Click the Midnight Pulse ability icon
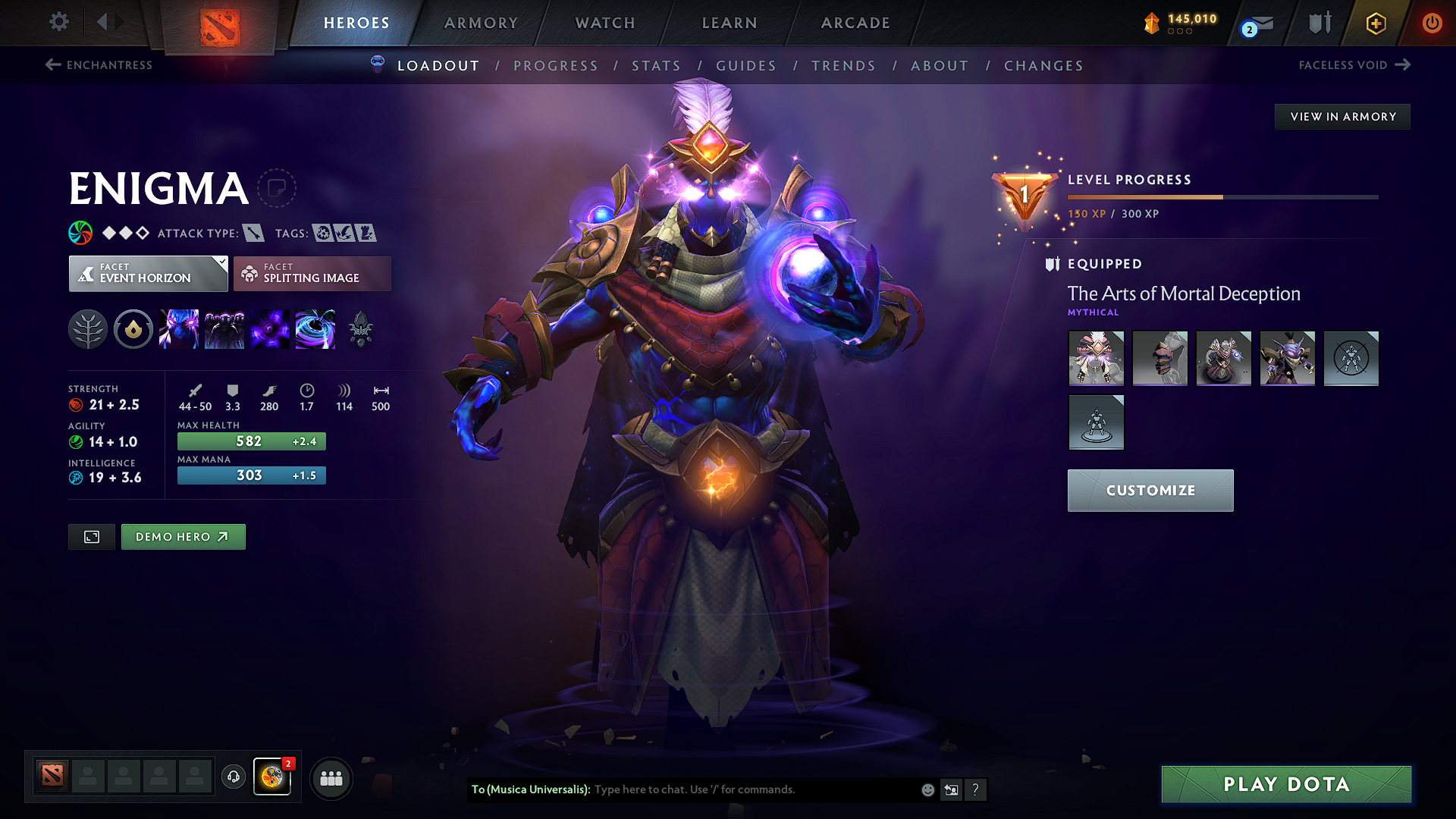 pos(270,328)
